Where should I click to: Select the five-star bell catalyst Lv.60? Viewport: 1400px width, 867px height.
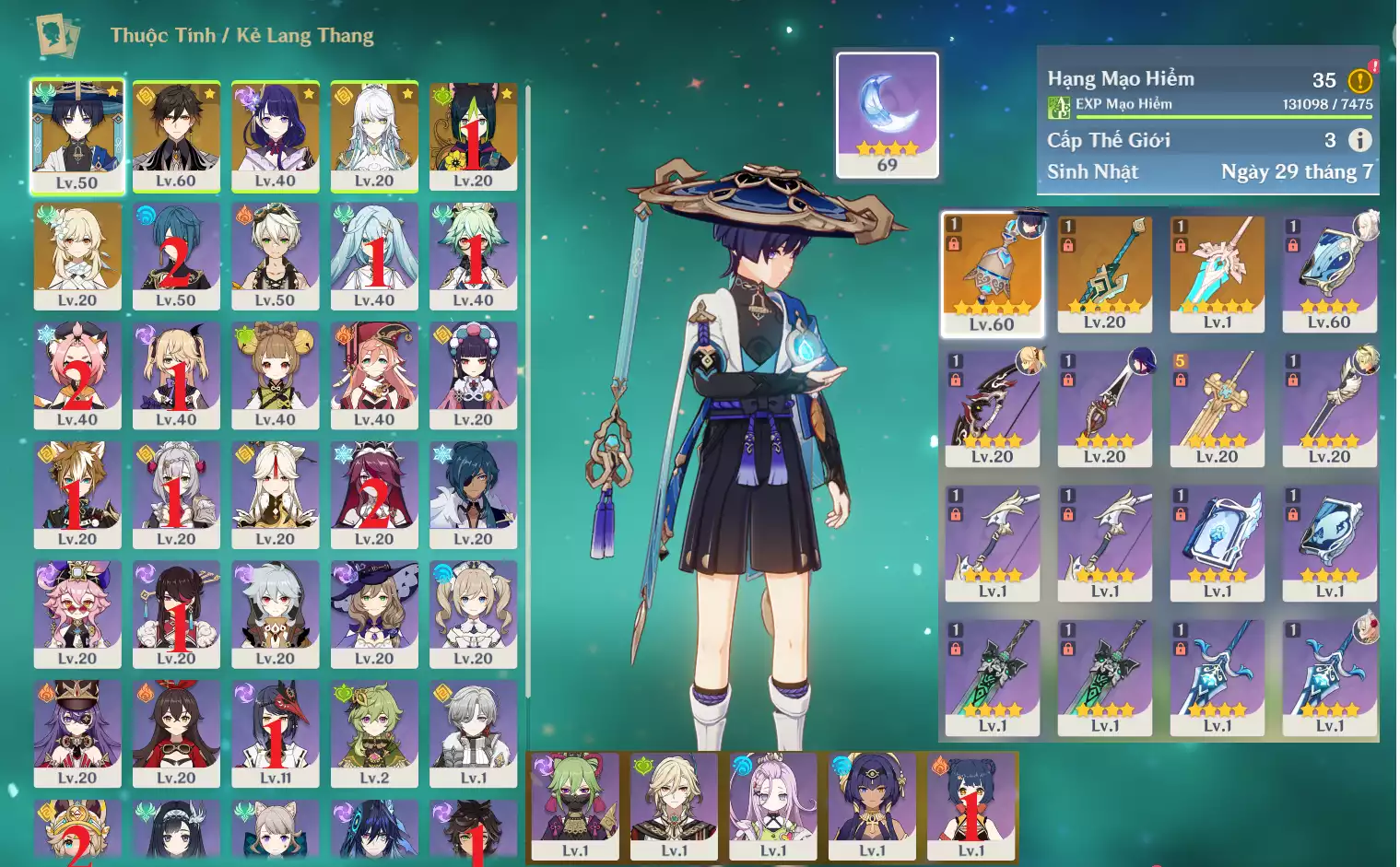coord(993,273)
